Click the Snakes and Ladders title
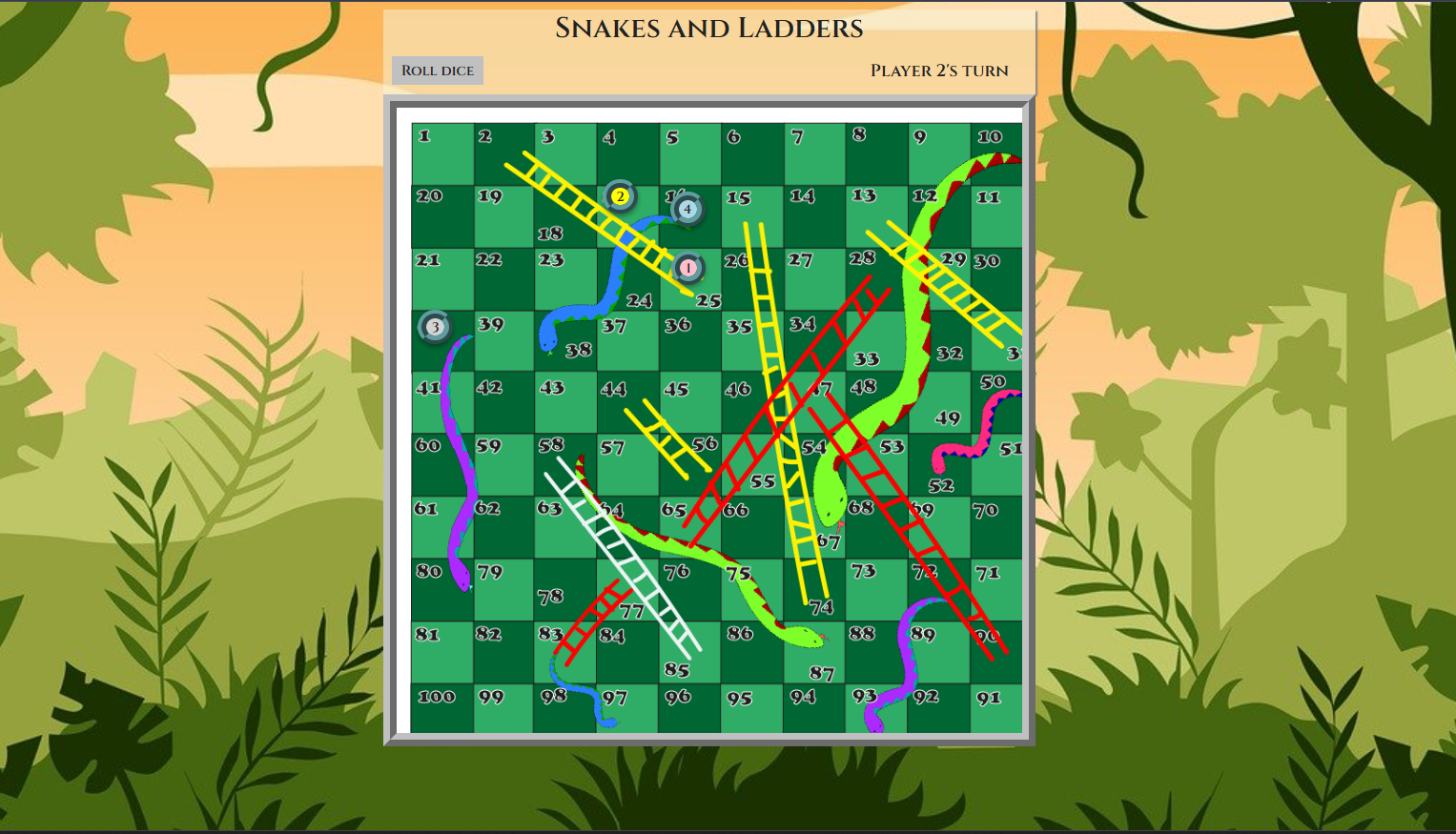The height and width of the screenshot is (834, 1456). coord(709,29)
